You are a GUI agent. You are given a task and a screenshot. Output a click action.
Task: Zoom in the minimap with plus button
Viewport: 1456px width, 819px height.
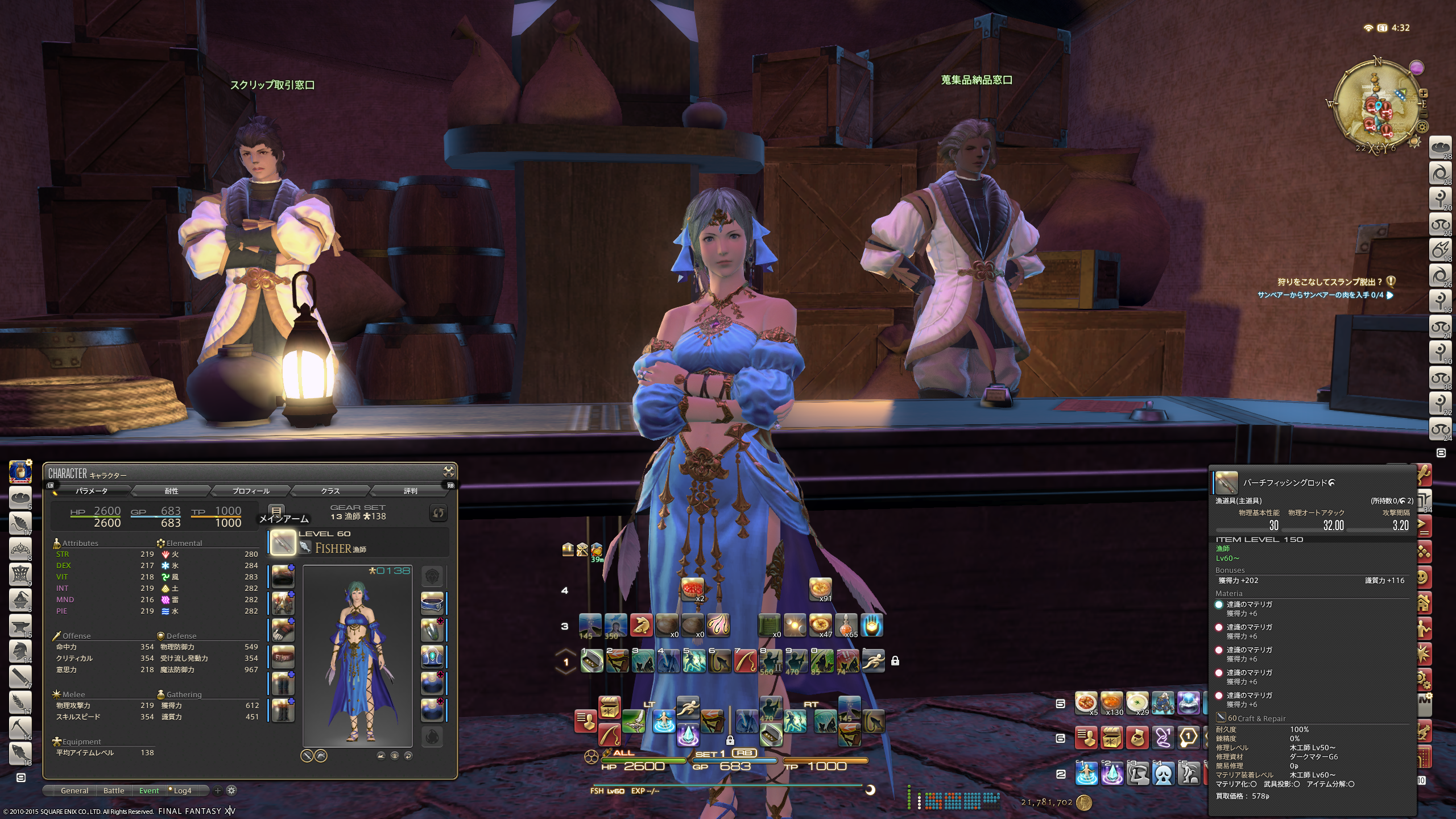click(1423, 93)
